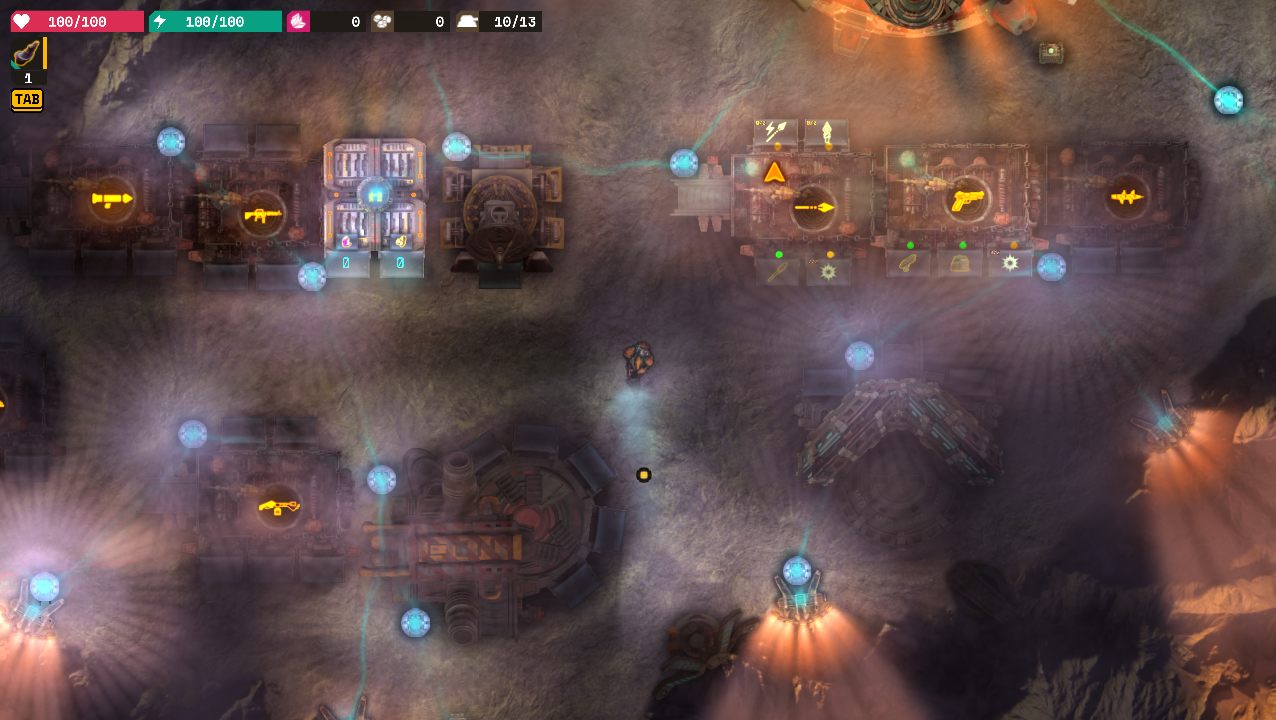Image resolution: width=1276 pixels, height=720 pixels.
Task: Select the minigun factory icon
Action: (x=279, y=506)
